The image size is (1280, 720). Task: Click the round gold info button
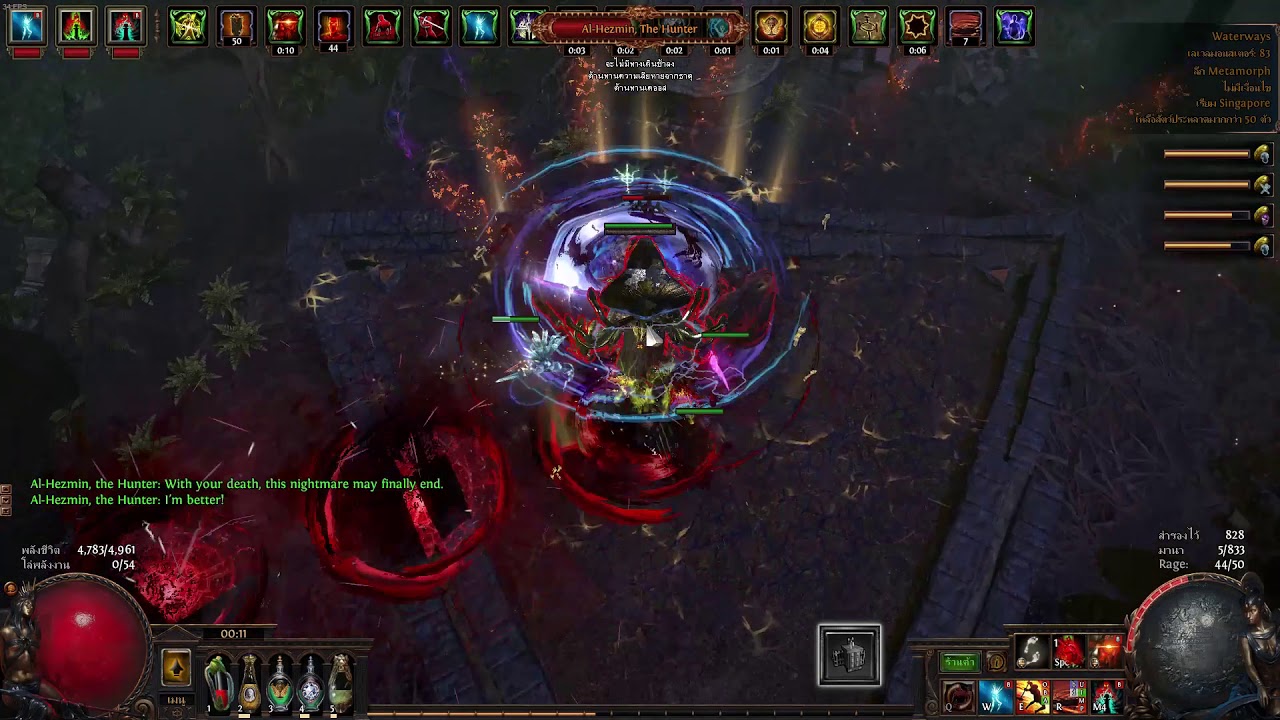click(x=996, y=662)
